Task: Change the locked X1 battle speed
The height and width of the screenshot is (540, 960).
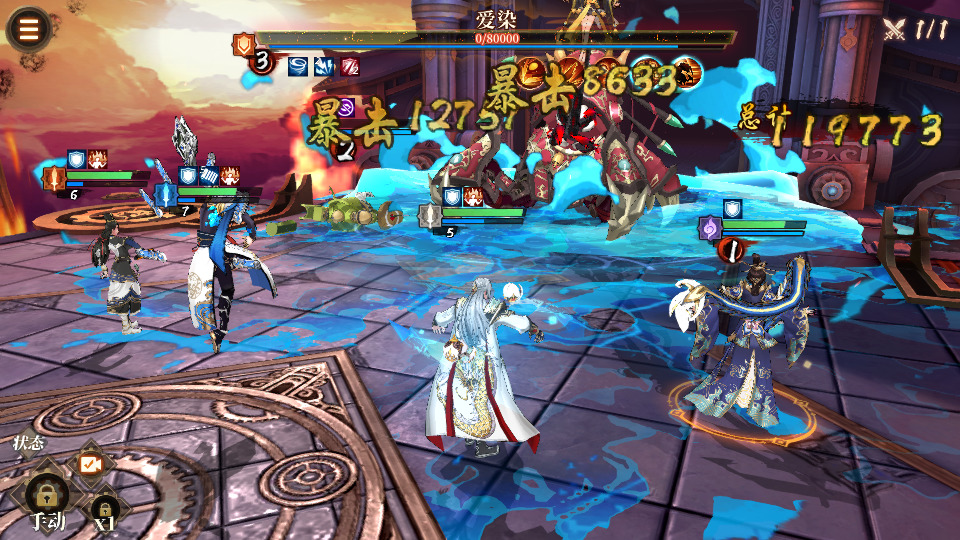Action: click(x=104, y=506)
